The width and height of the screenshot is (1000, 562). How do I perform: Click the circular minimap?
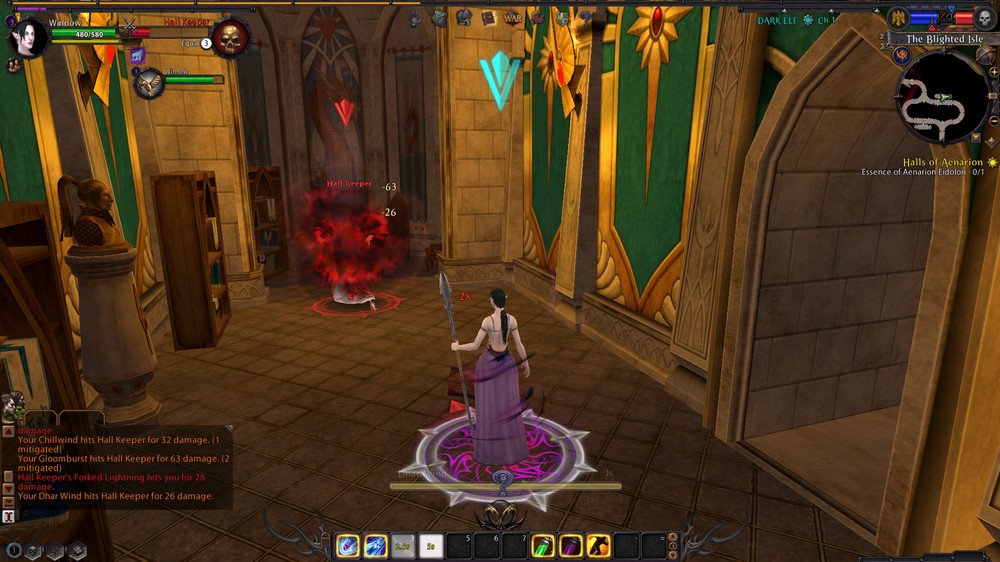click(941, 98)
